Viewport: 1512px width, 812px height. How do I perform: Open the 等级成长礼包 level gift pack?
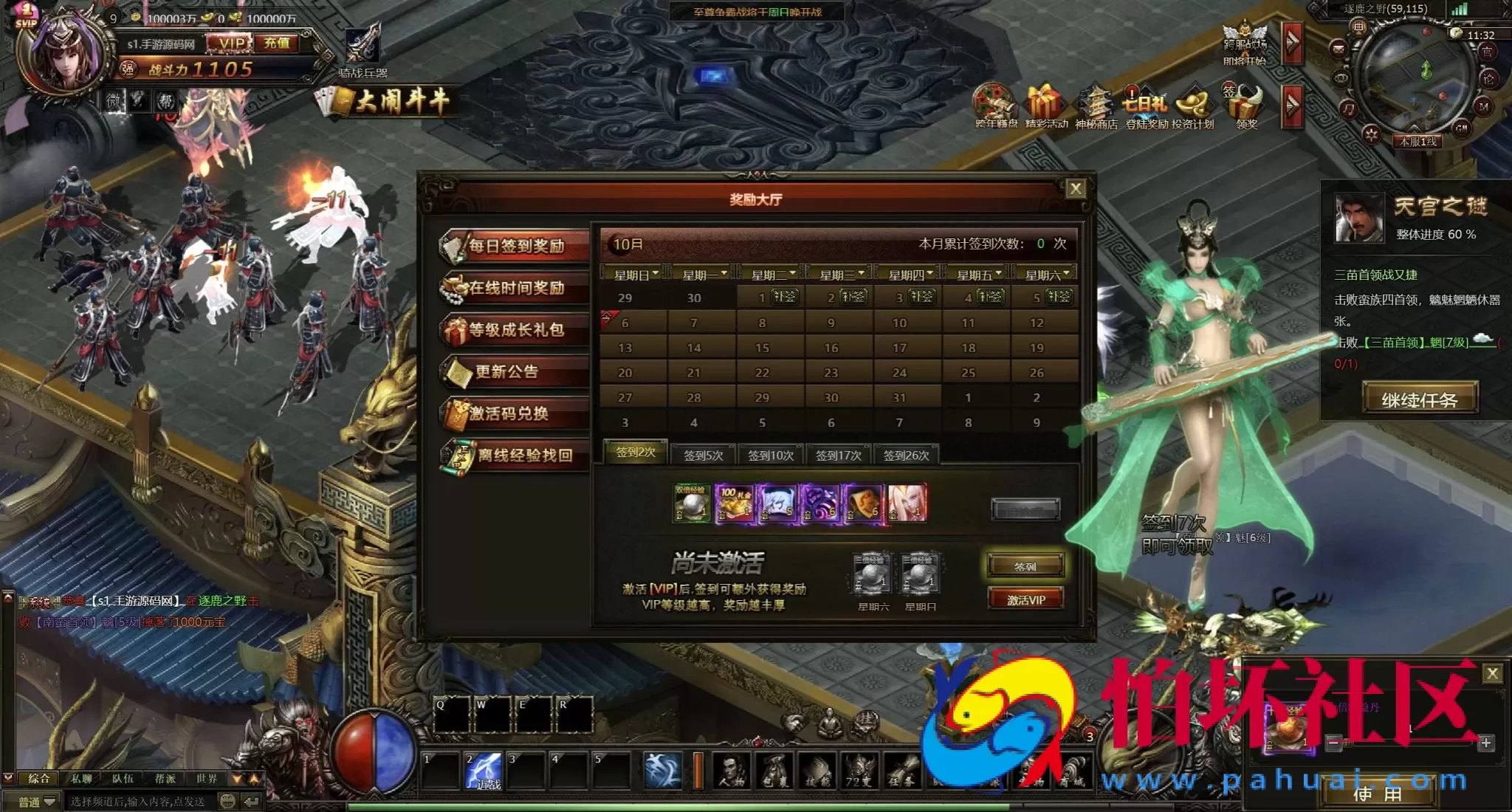click(x=515, y=330)
